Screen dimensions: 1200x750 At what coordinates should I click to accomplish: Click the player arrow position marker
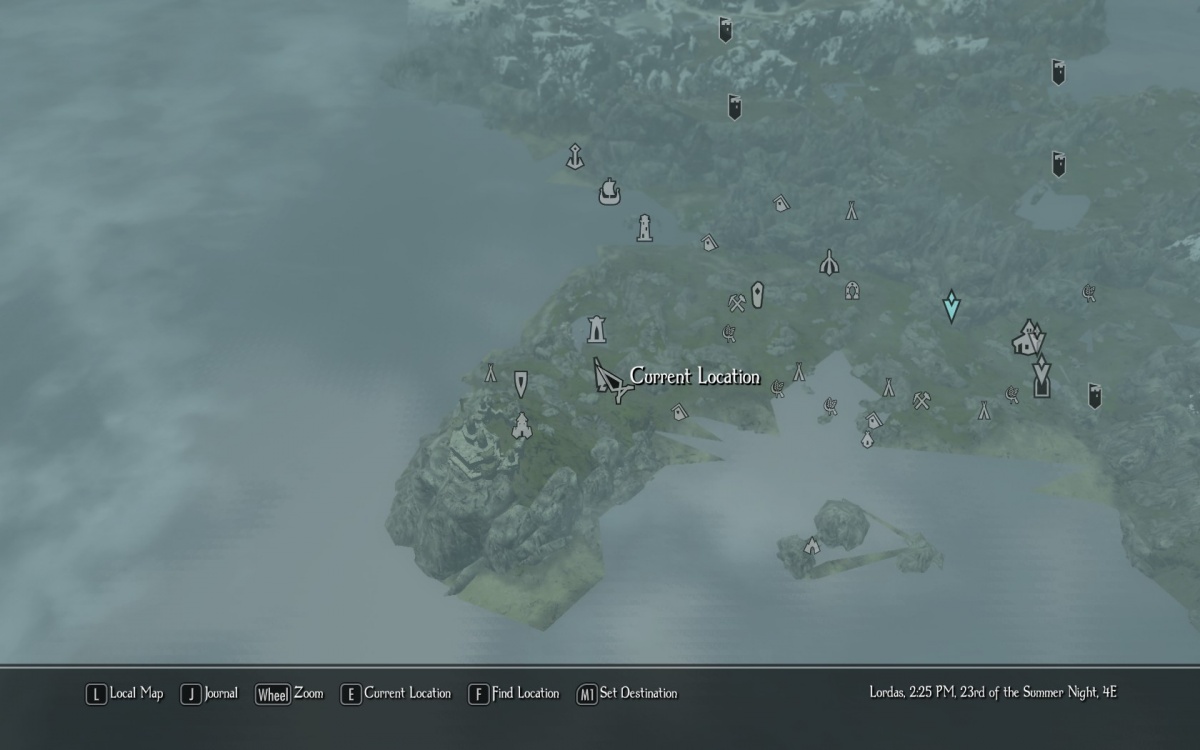click(609, 381)
